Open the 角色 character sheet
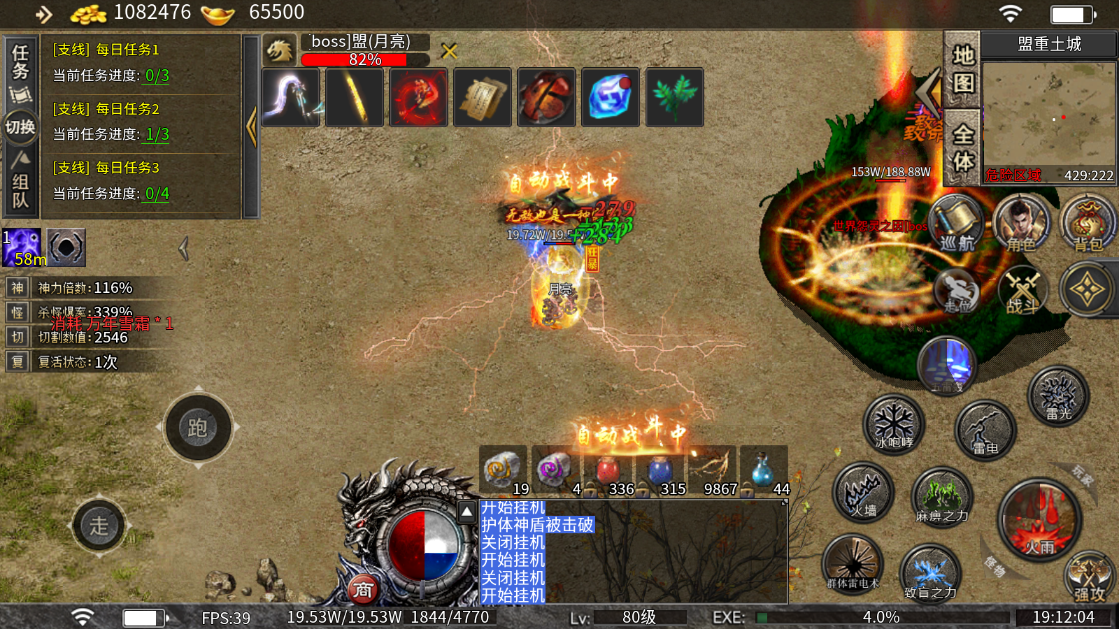Image resolution: width=1119 pixels, height=629 pixels. pyautogui.click(x=1021, y=222)
